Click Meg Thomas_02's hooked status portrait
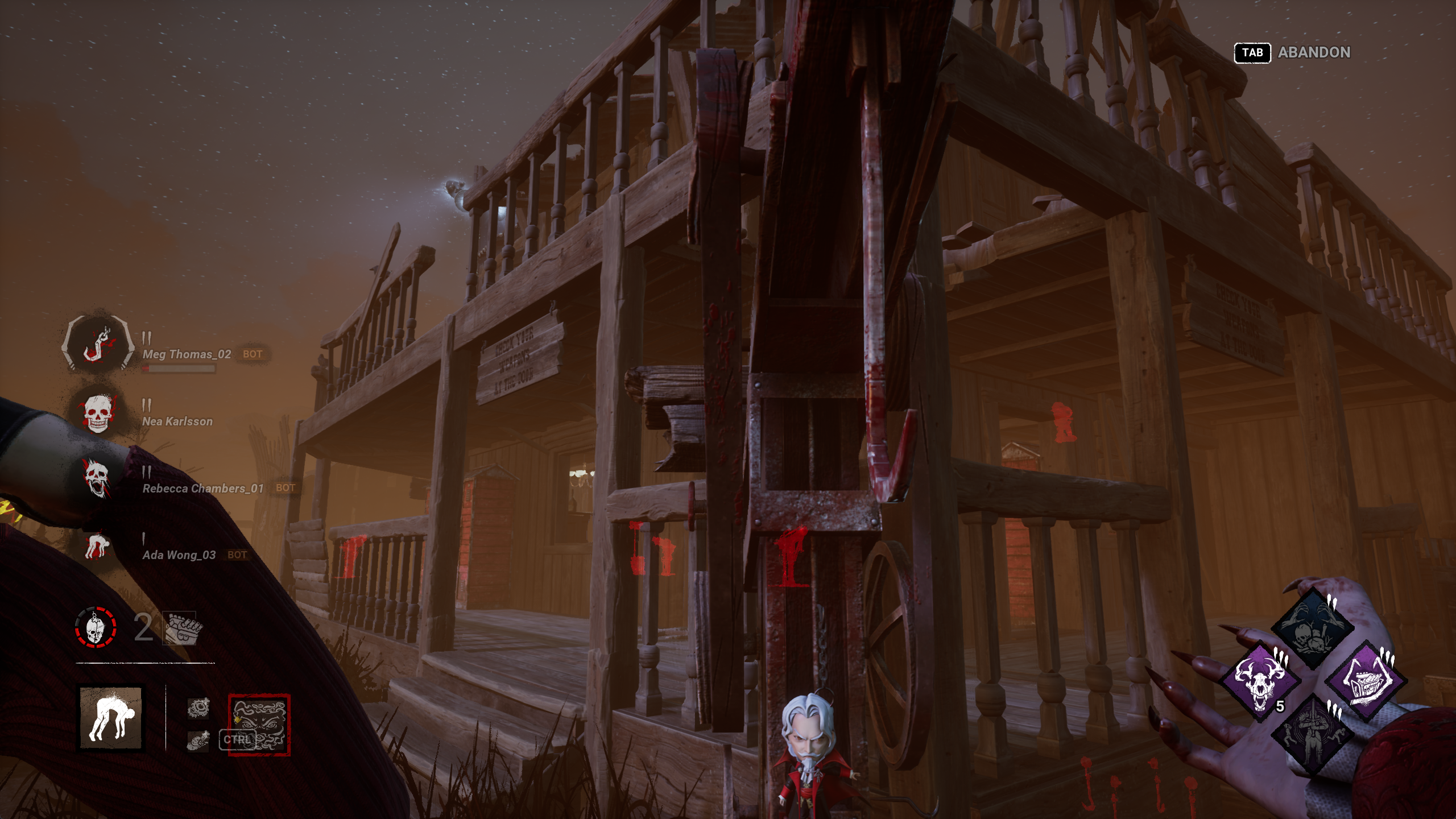 click(98, 345)
